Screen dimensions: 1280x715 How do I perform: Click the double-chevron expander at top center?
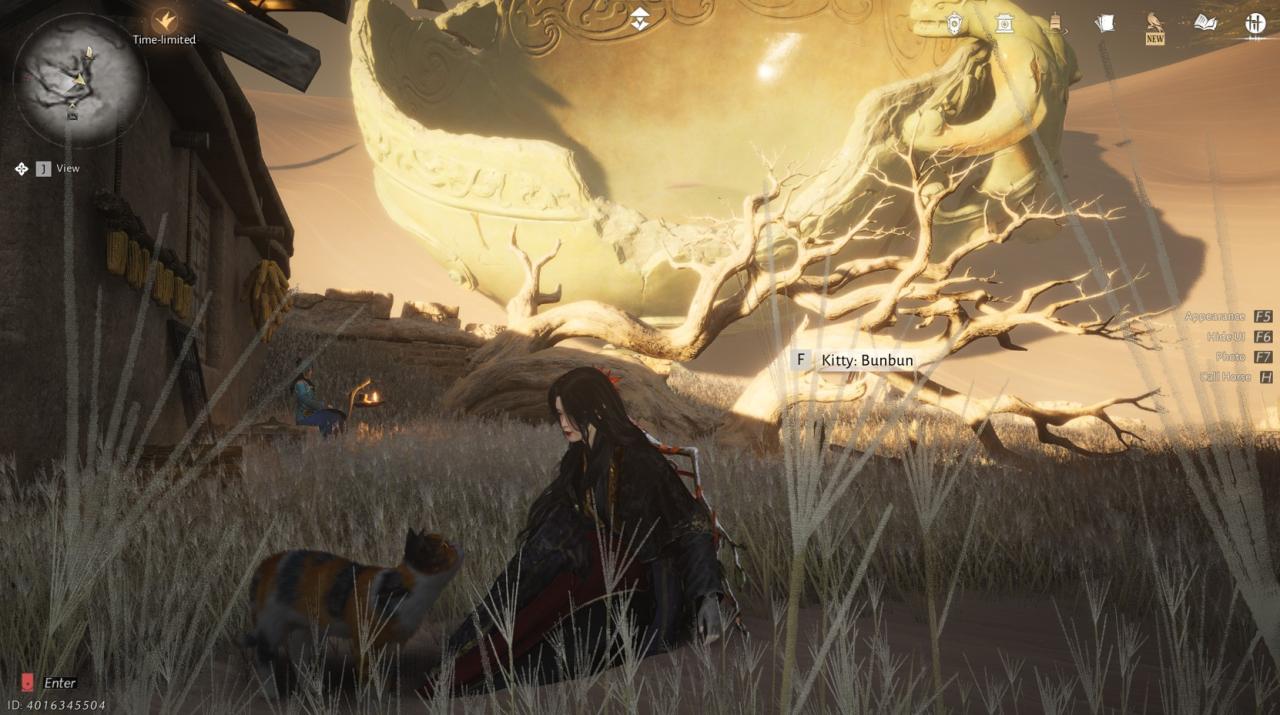(x=640, y=18)
